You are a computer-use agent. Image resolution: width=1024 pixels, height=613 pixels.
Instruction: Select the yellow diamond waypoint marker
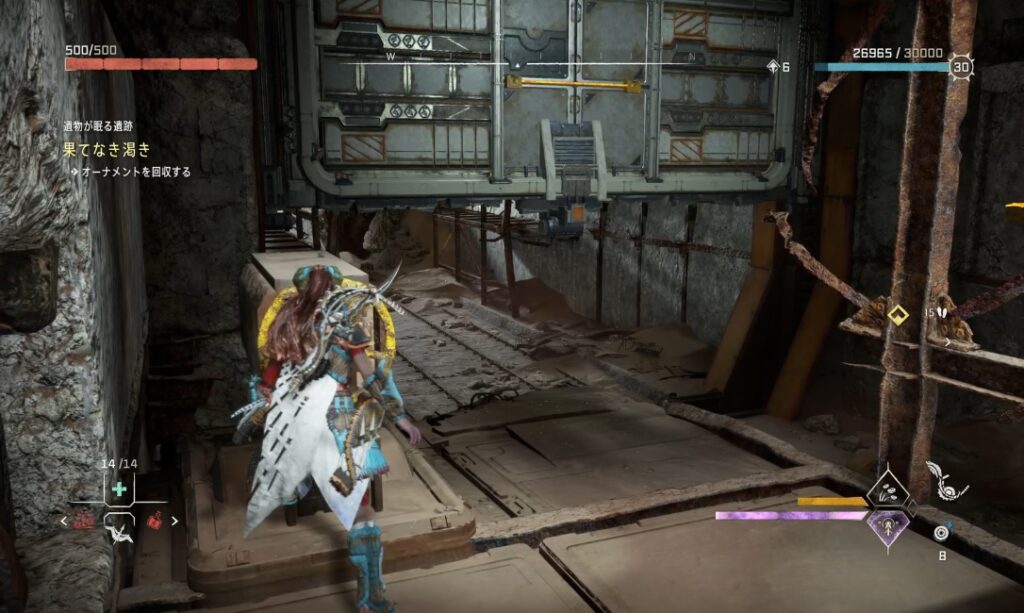point(896,314)
